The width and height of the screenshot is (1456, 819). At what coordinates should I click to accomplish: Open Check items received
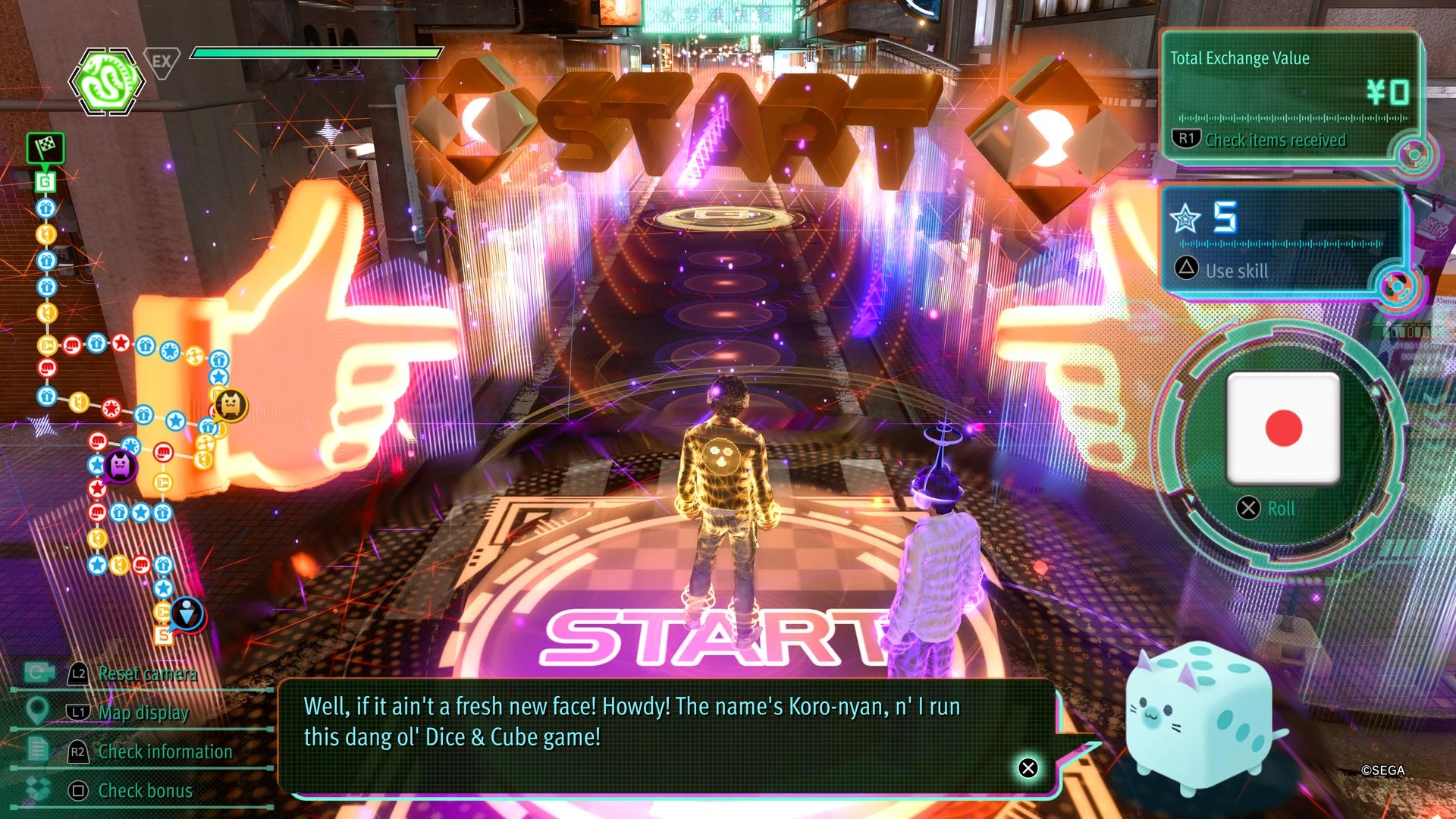[x=1275, y=140]
